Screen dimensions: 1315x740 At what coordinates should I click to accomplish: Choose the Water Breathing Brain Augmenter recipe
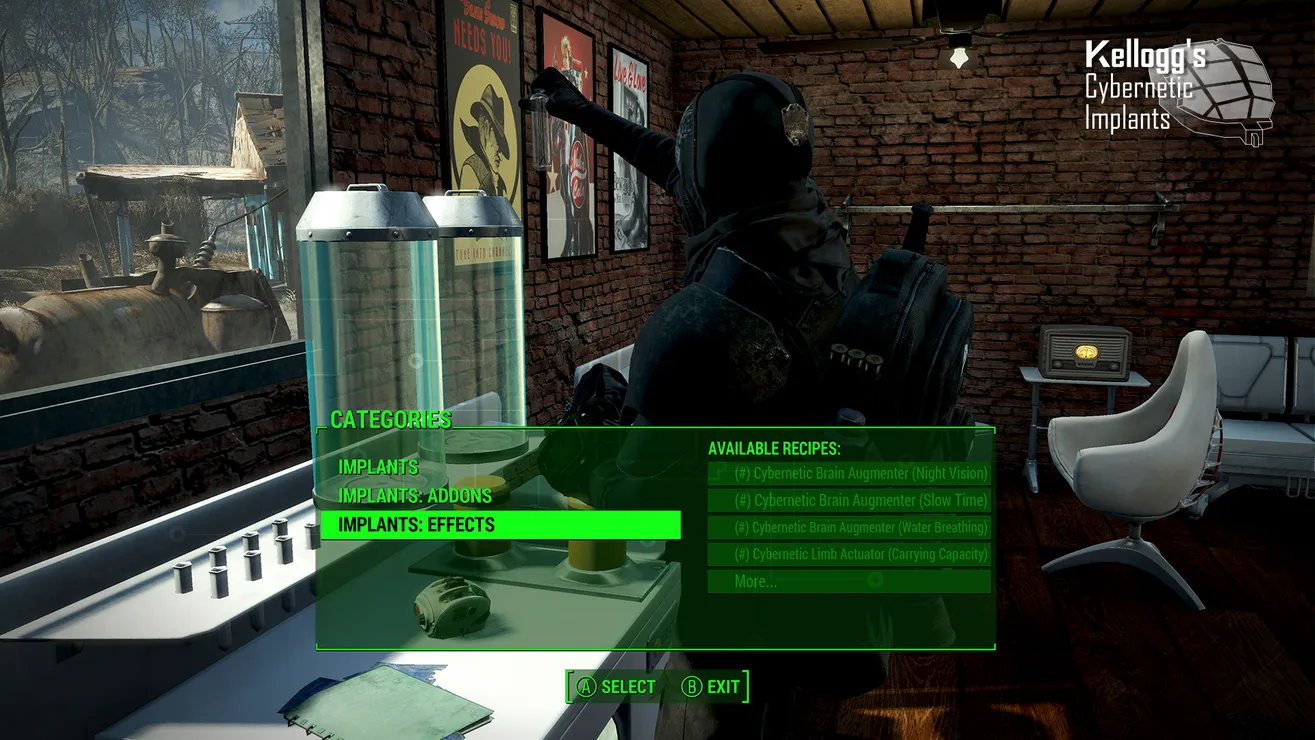pyautogui.click(x=849, y=527)
